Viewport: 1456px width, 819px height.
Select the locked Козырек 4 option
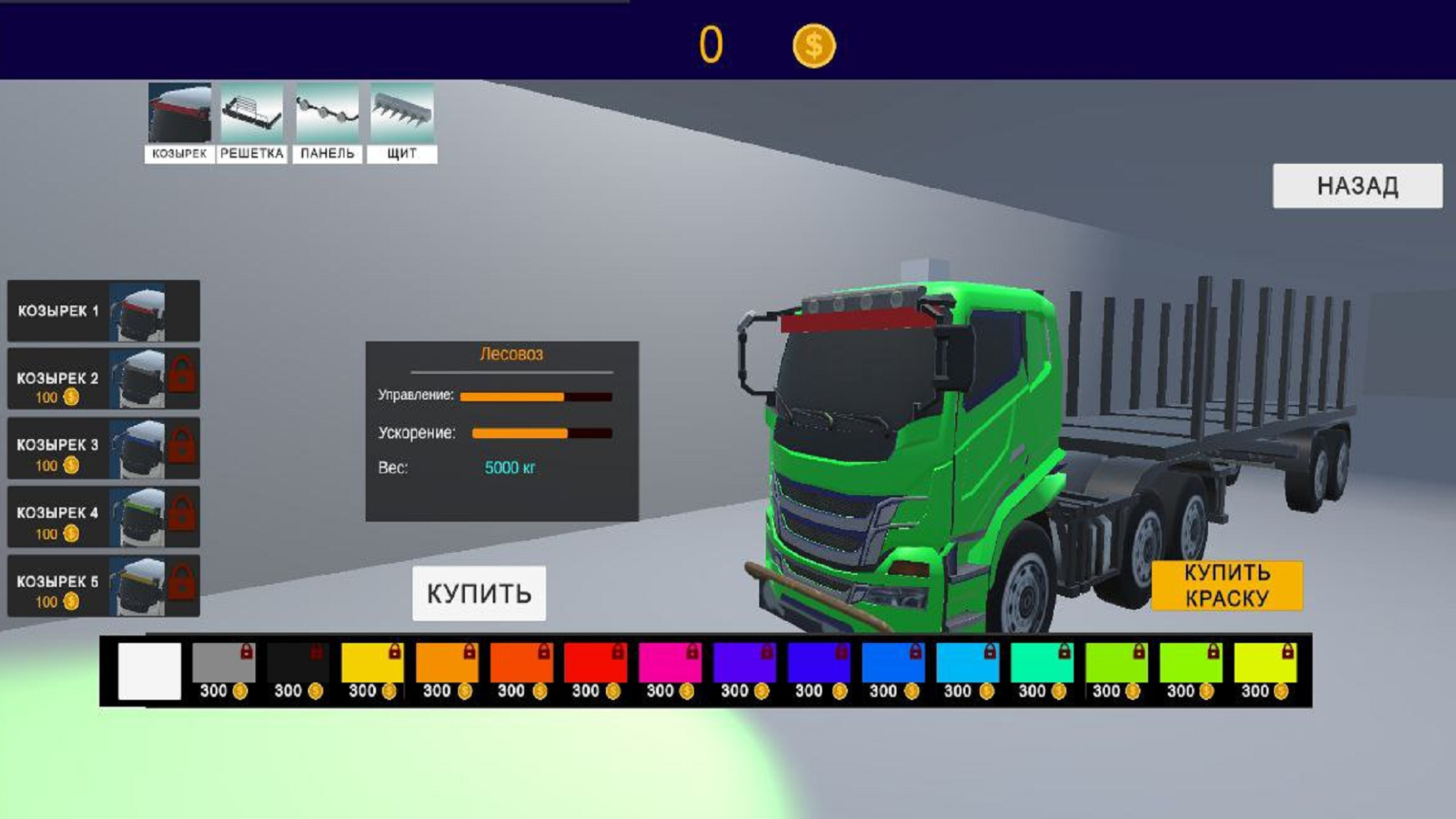(x=102, y=516)
